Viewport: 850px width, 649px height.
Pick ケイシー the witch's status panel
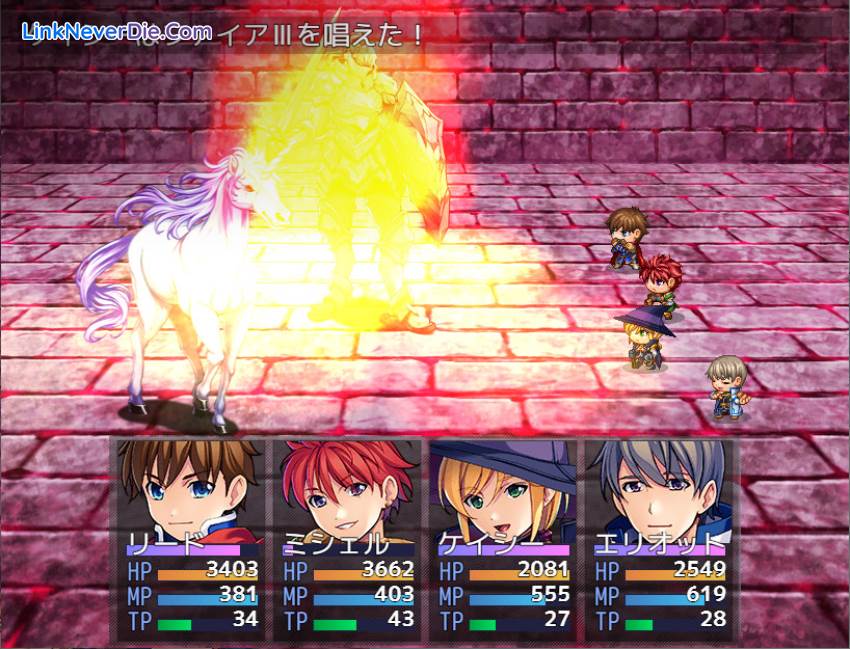502,538
